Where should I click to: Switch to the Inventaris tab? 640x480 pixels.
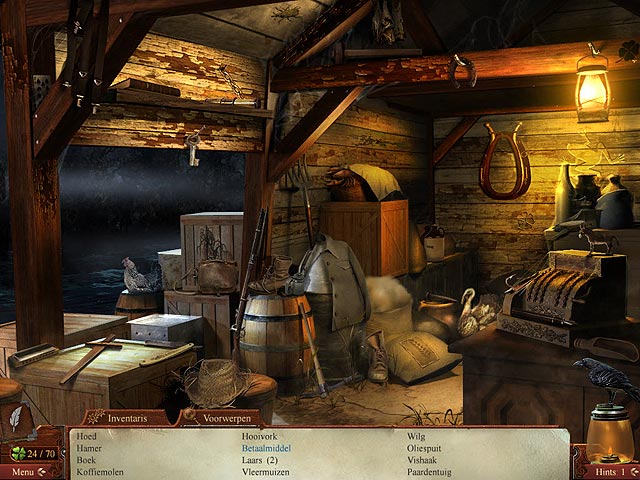(x=128, y=417)
